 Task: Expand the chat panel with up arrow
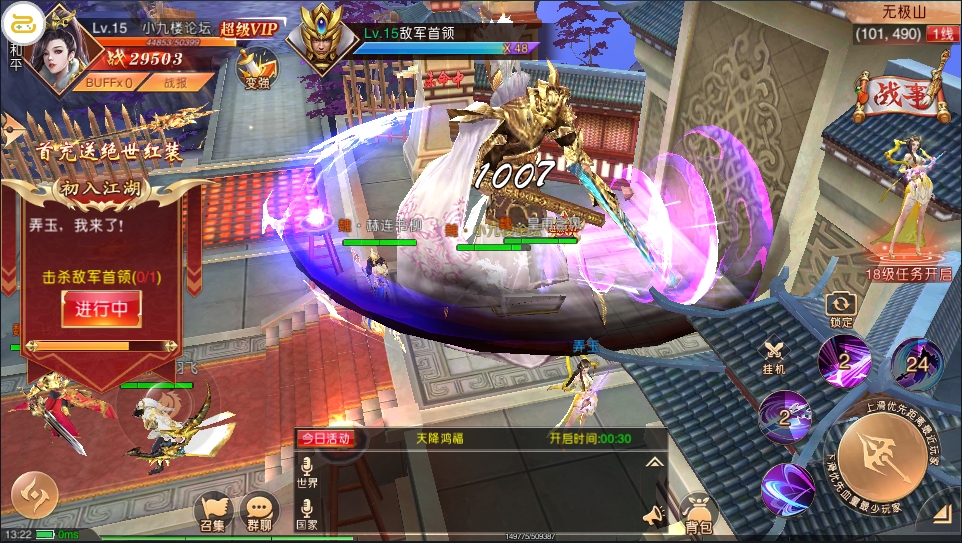654,462
